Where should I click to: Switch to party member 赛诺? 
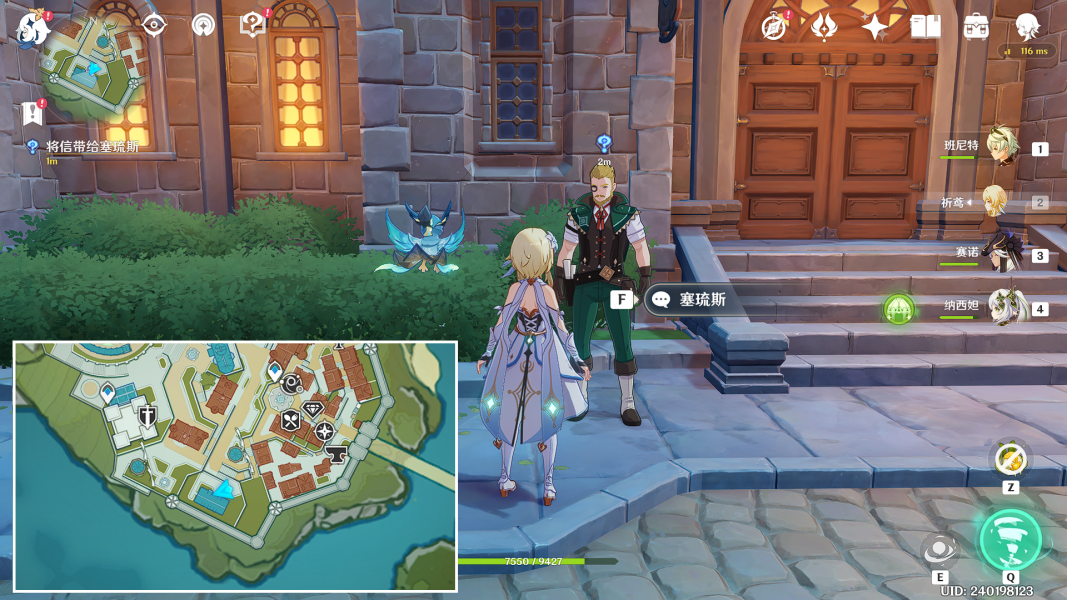1001,254
